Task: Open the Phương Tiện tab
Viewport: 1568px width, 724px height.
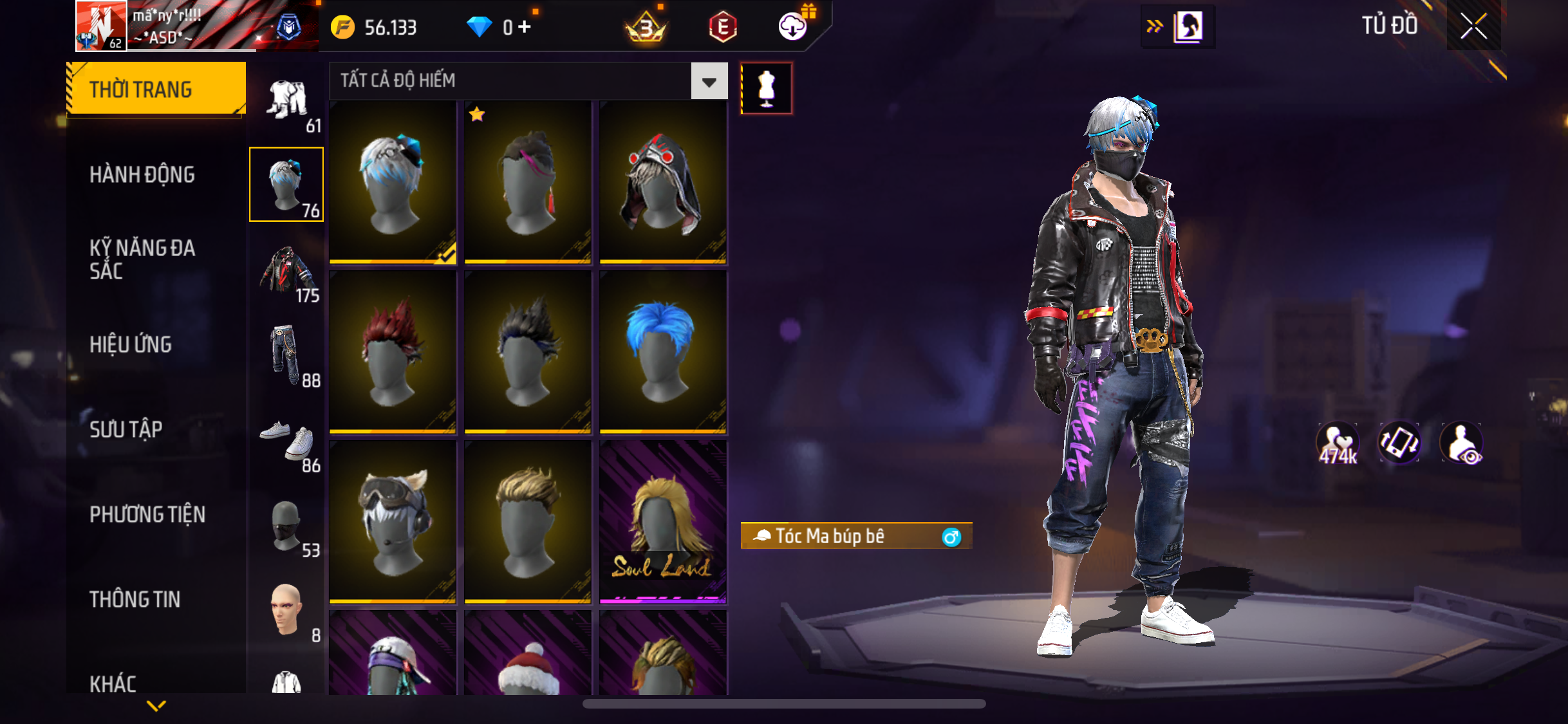Action: 147,514
